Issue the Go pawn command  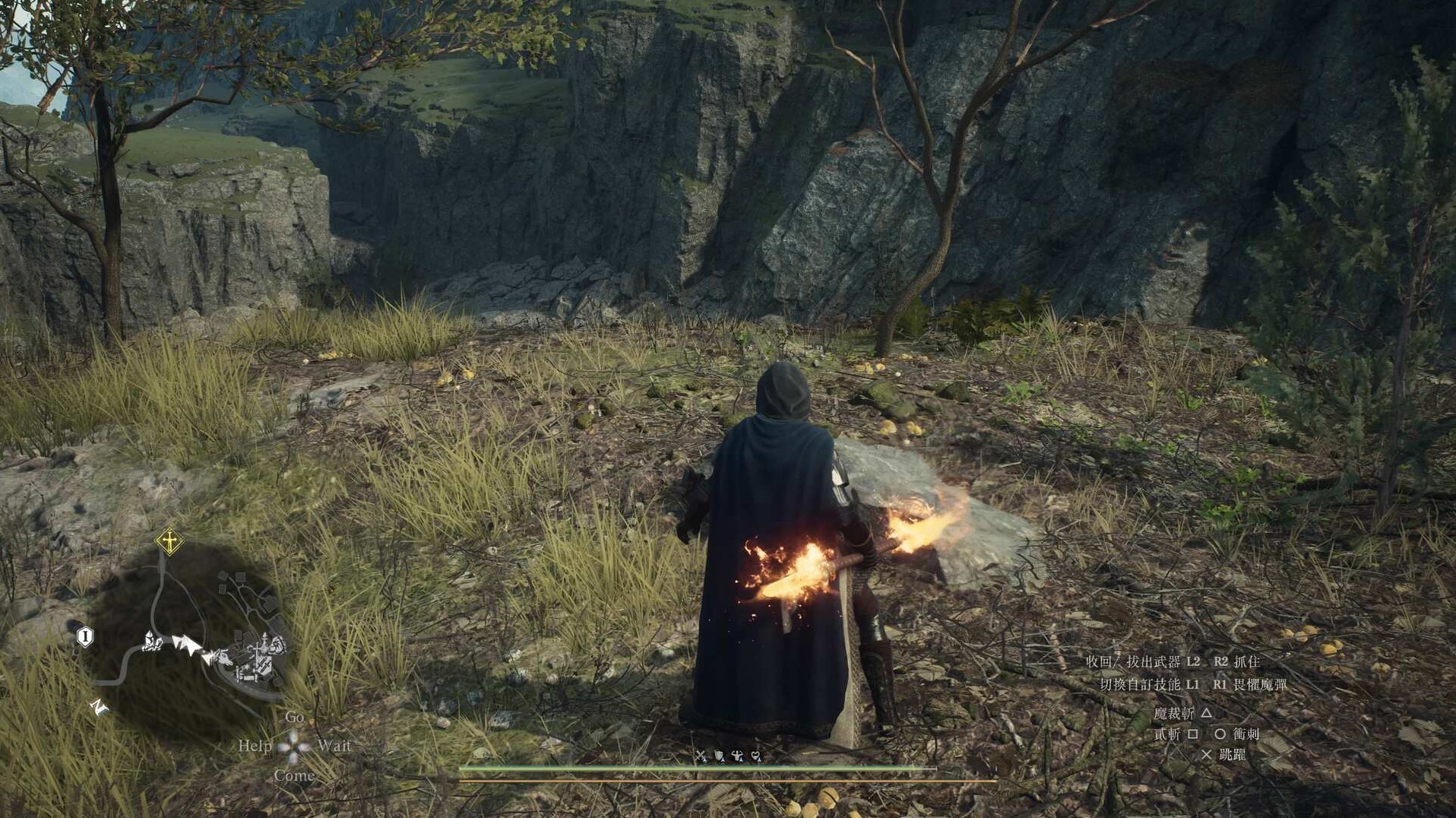pyautogui.click(x=294, y=717)
